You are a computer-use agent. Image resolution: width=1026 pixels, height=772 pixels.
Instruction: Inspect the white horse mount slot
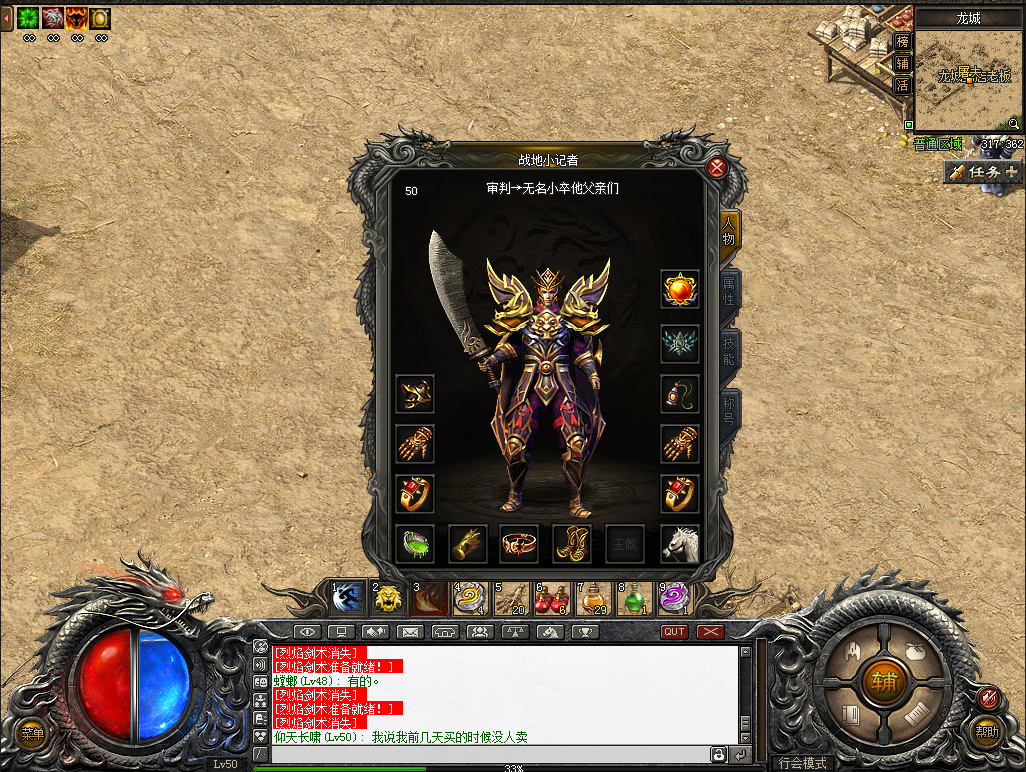pos(680,543)
